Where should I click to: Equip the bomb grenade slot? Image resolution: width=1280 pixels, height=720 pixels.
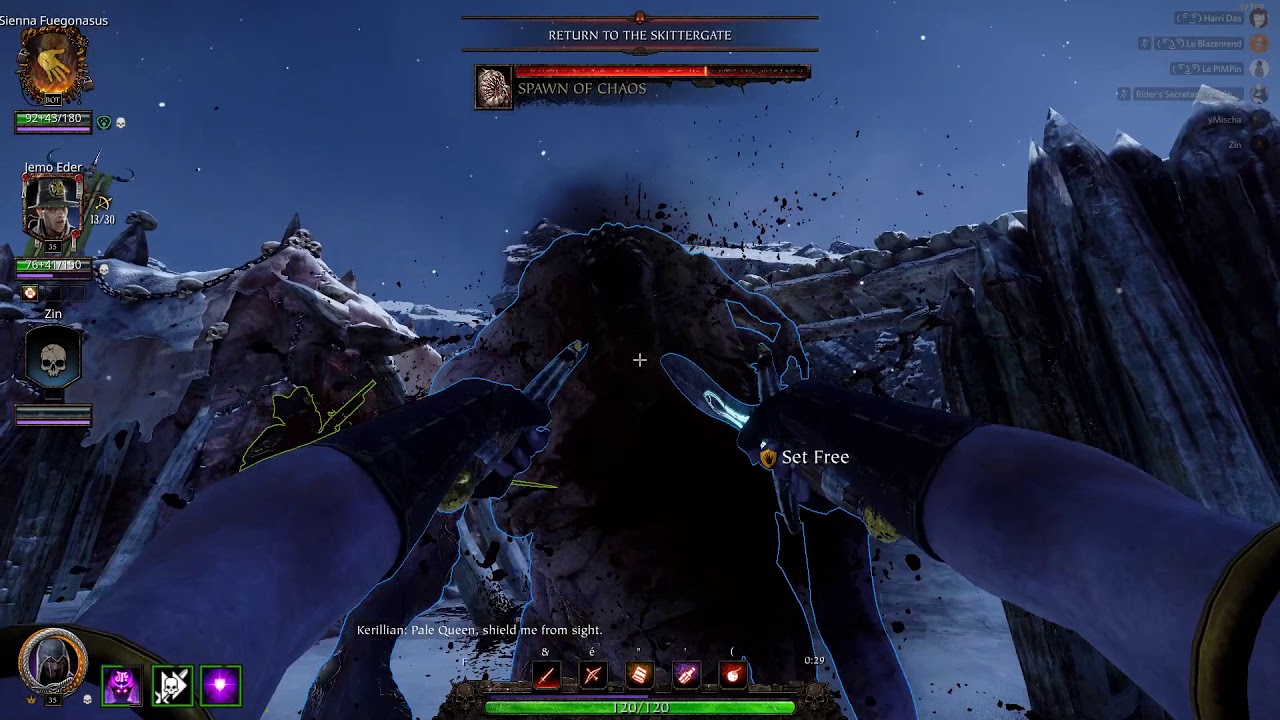tap(733, 675)
